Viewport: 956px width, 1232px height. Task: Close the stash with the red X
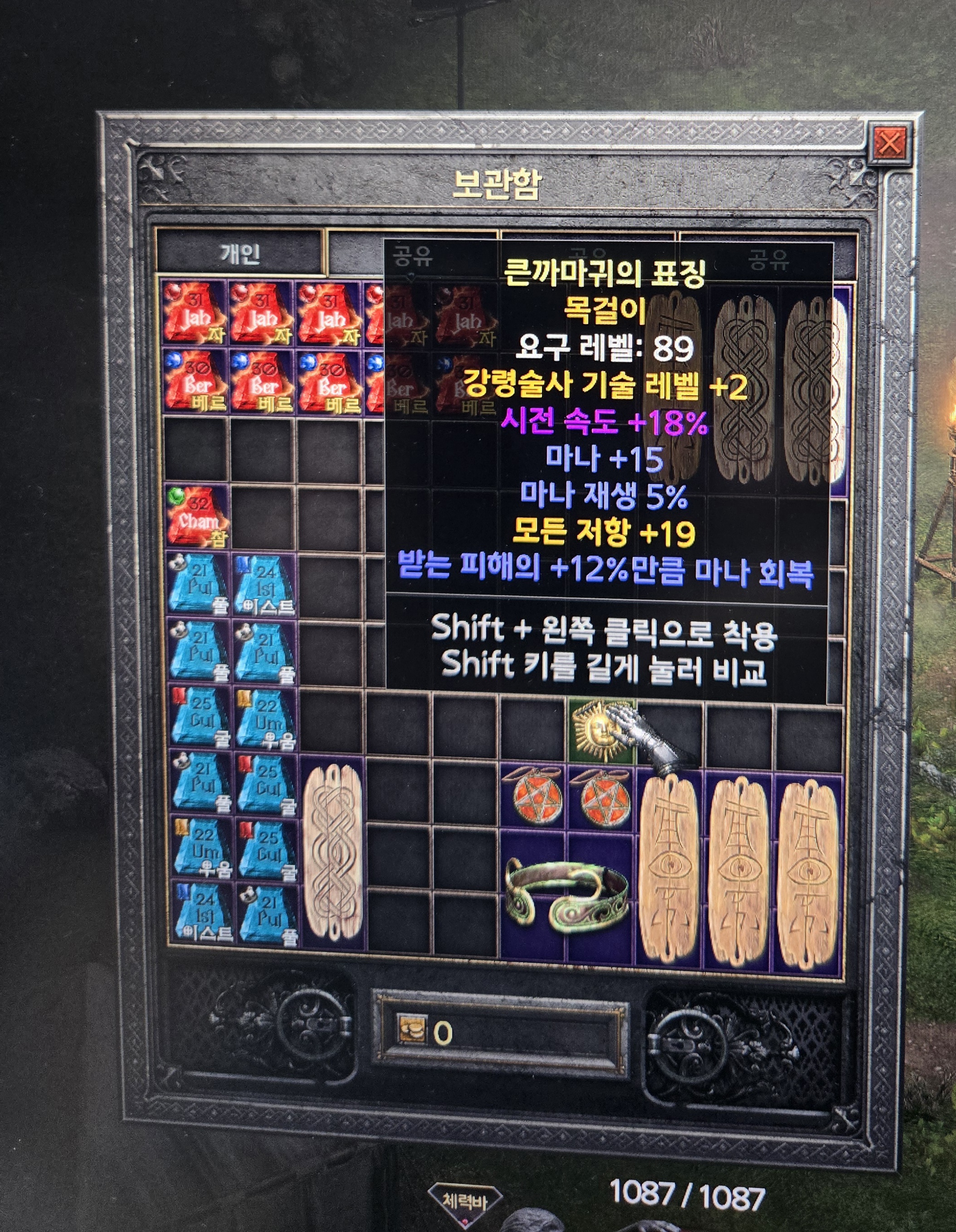coord(890,144)
